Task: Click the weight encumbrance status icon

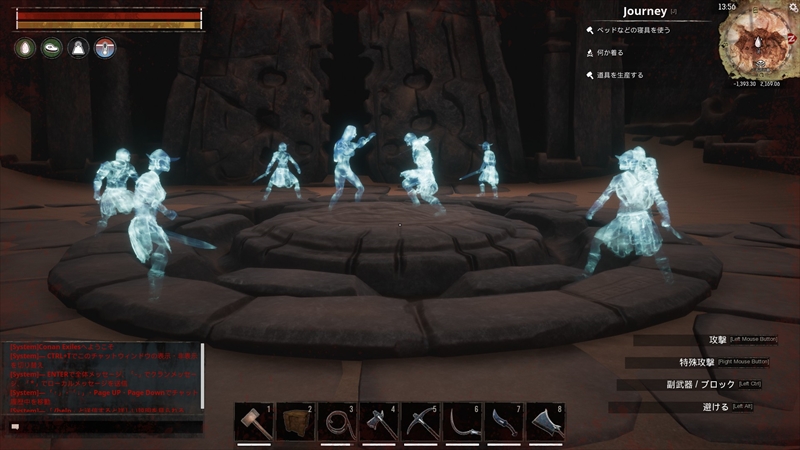Action: point(78,48)
